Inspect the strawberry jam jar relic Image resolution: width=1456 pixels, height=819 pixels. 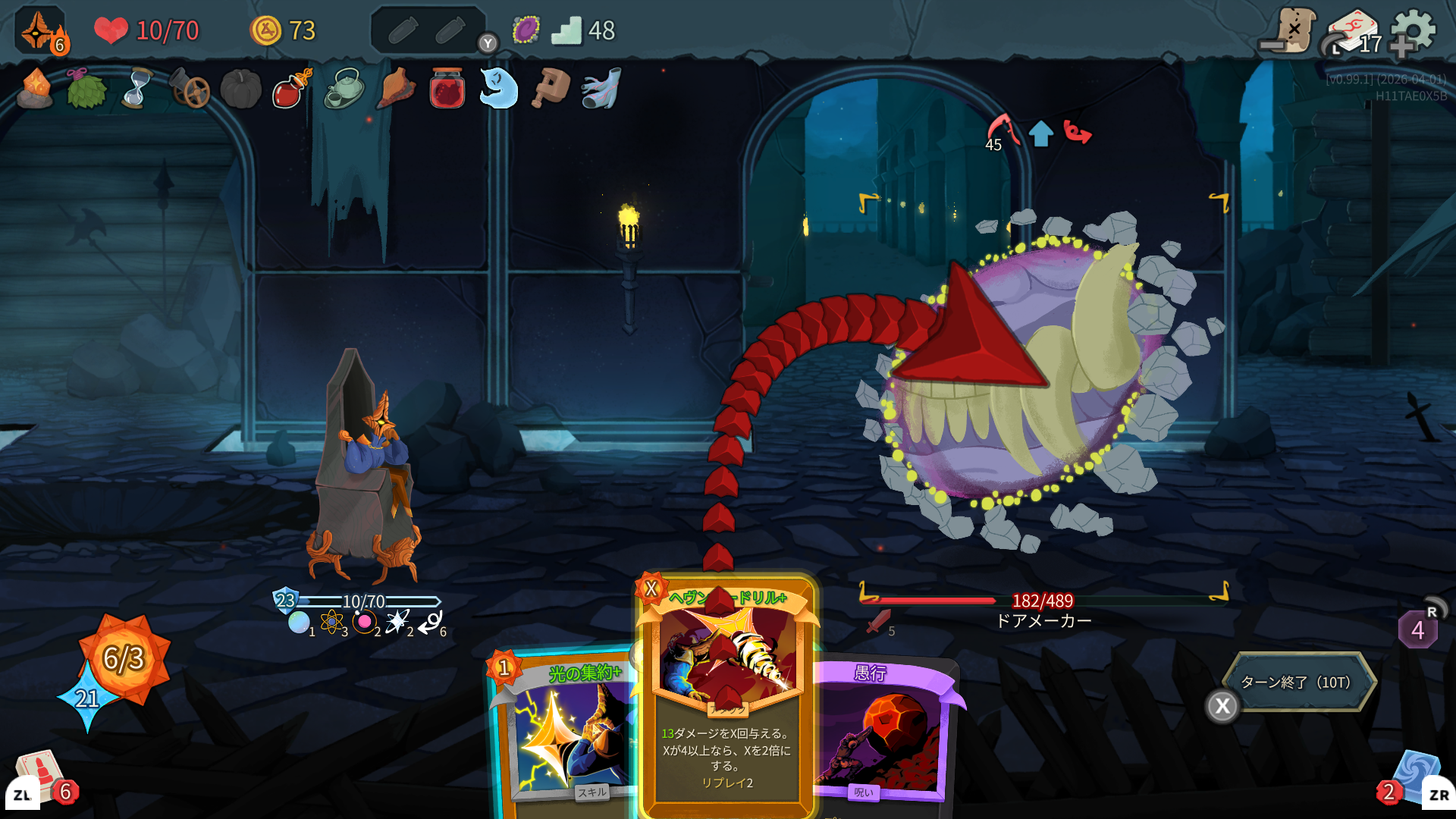pos(447,89)
